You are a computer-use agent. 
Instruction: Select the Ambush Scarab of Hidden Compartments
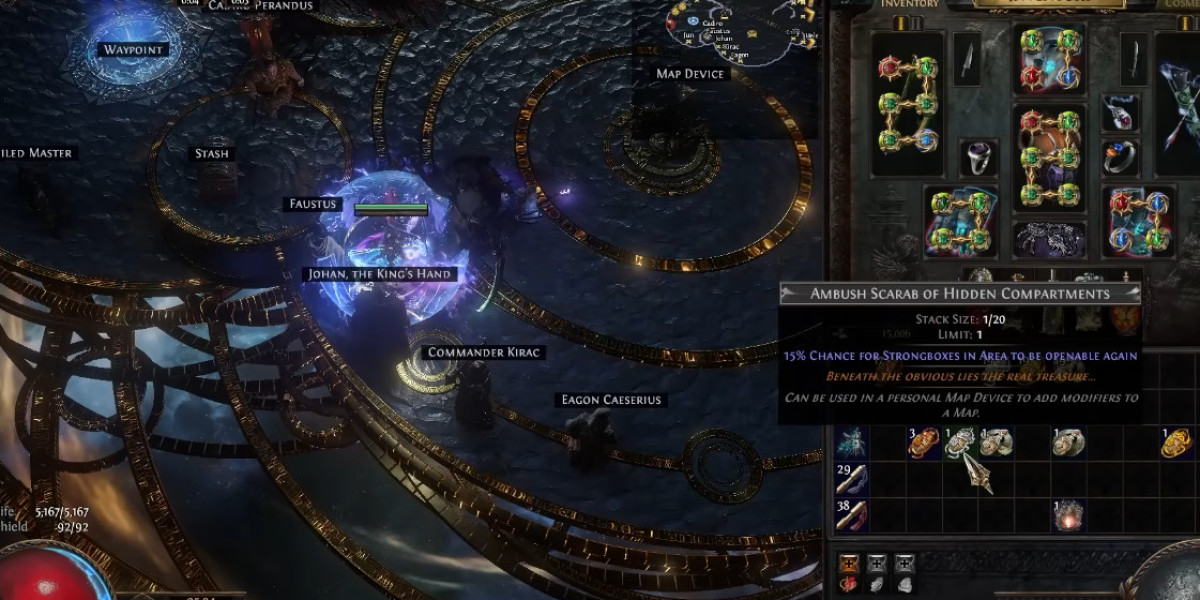(x=961, y=443)
